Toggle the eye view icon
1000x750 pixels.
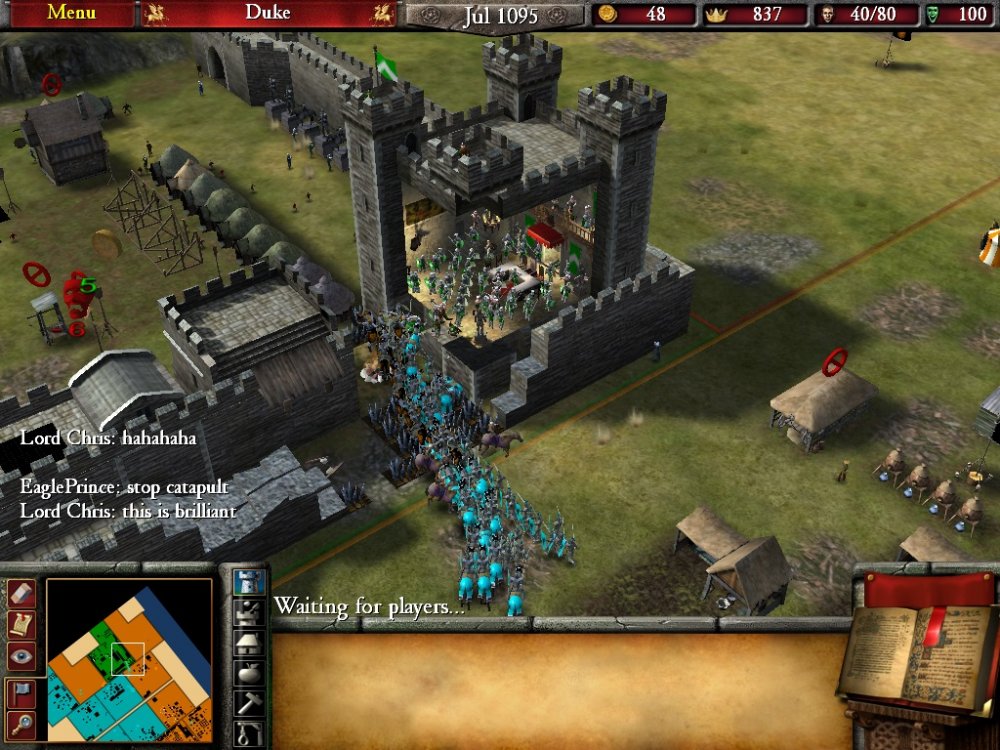22,655
